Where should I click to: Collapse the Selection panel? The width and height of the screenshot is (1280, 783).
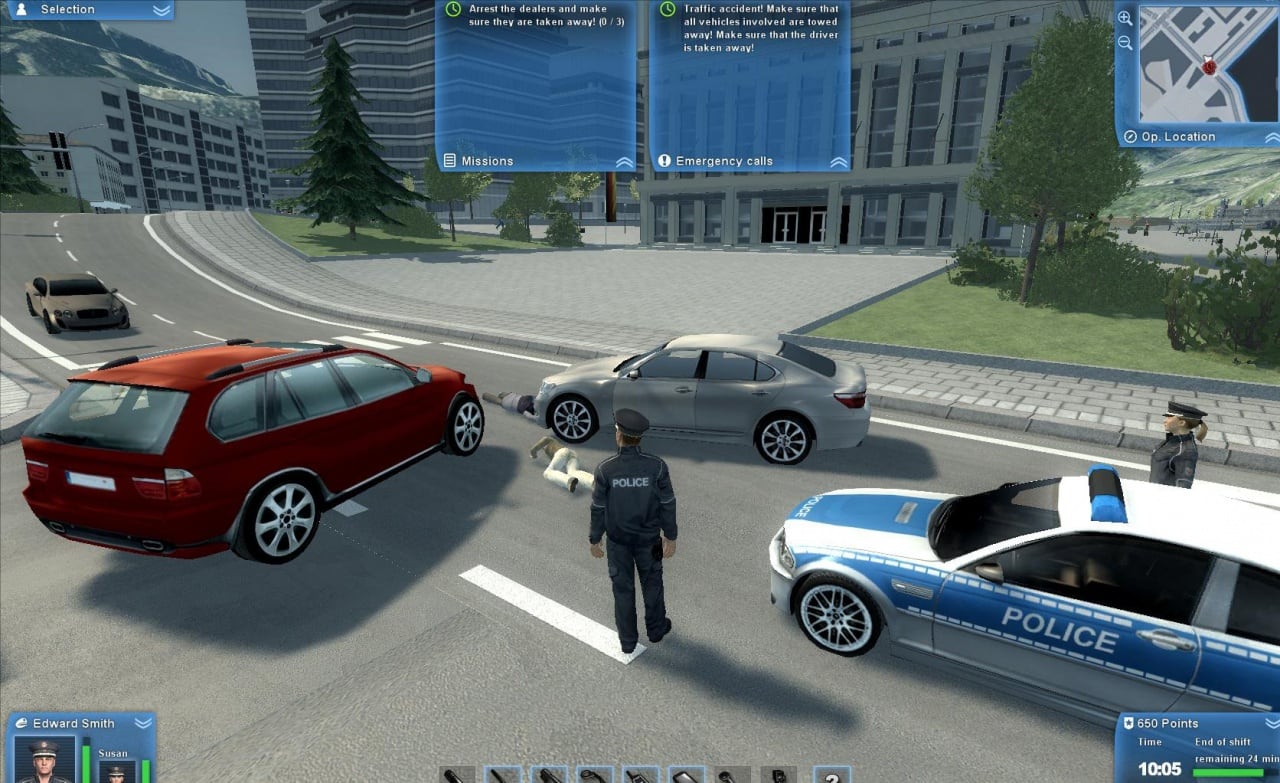(x=161, y=10)
